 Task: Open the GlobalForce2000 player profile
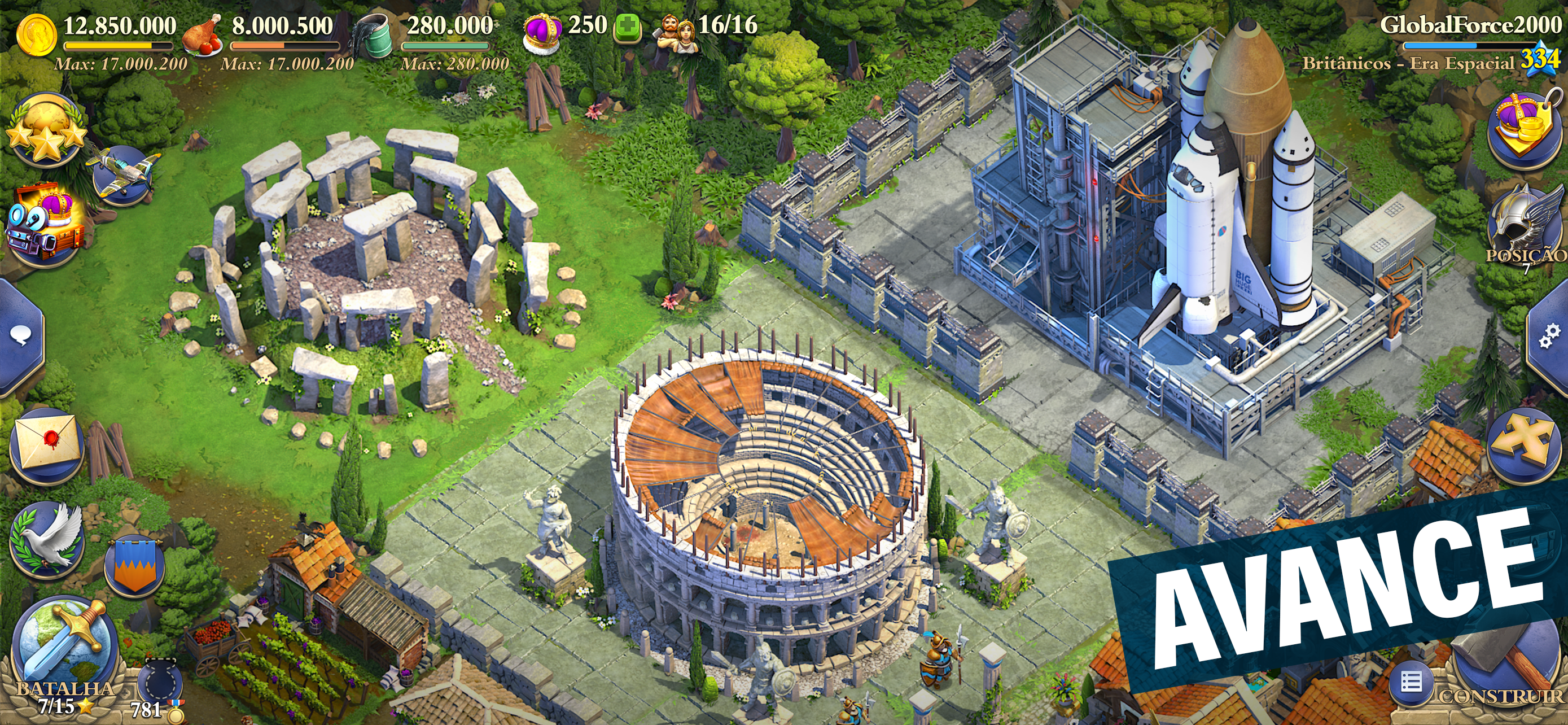pyautogui.click(x=1469, y=25)
